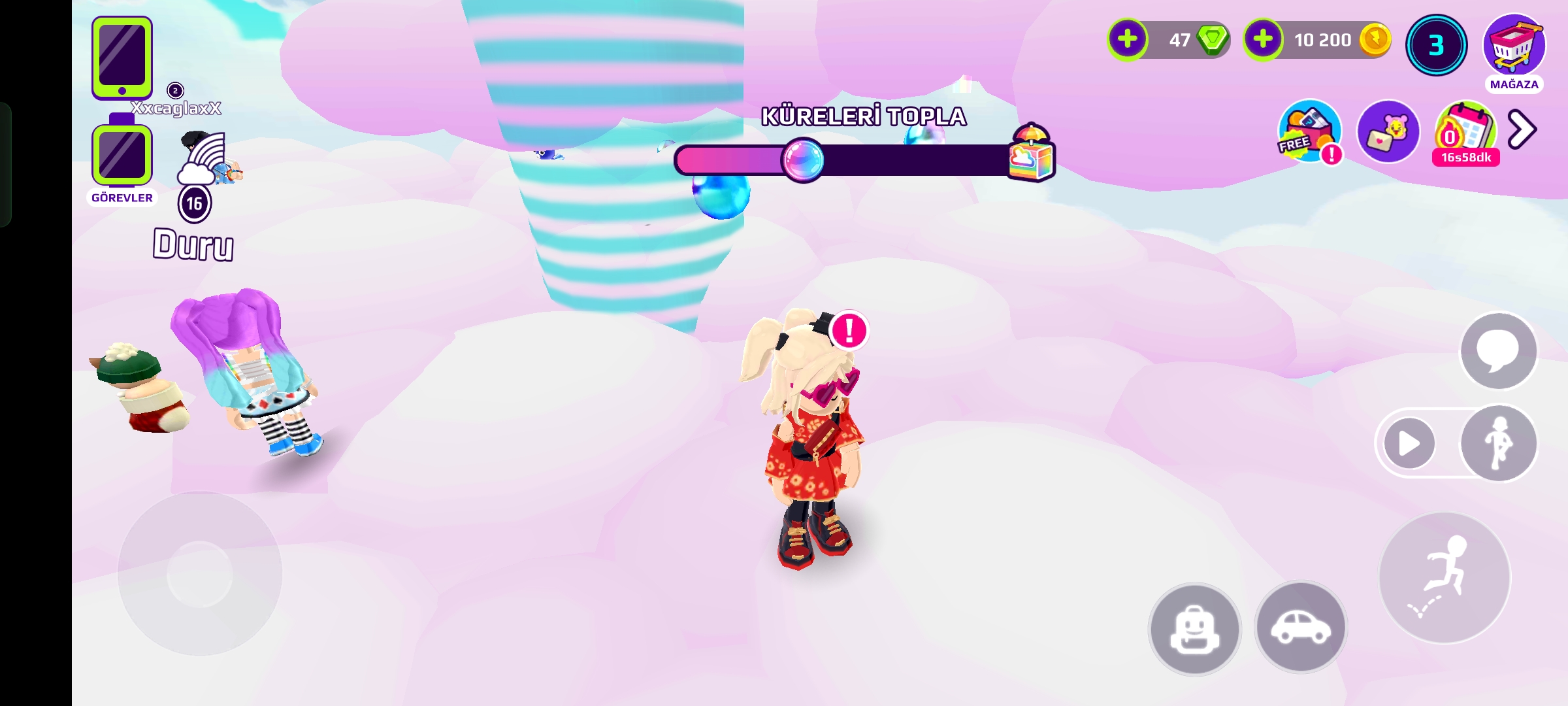This screenshot has width=1568, height=706.
Task: Open the emote dance figure button
Action: point(1498,444)
